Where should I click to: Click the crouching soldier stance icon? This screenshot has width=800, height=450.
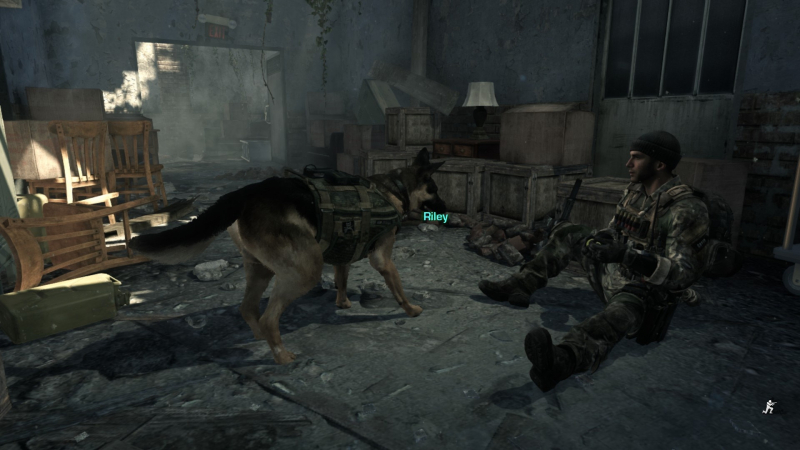(768, 406)
